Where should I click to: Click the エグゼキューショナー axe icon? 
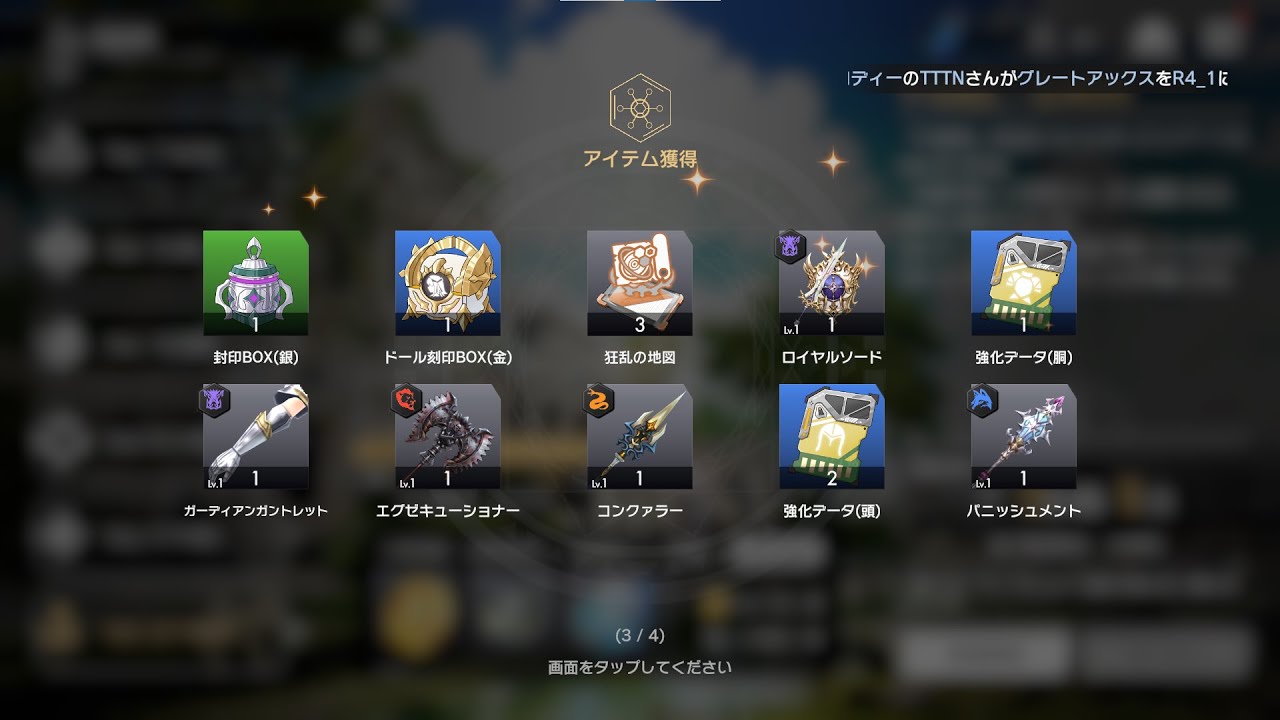click(x=448, y=438)
